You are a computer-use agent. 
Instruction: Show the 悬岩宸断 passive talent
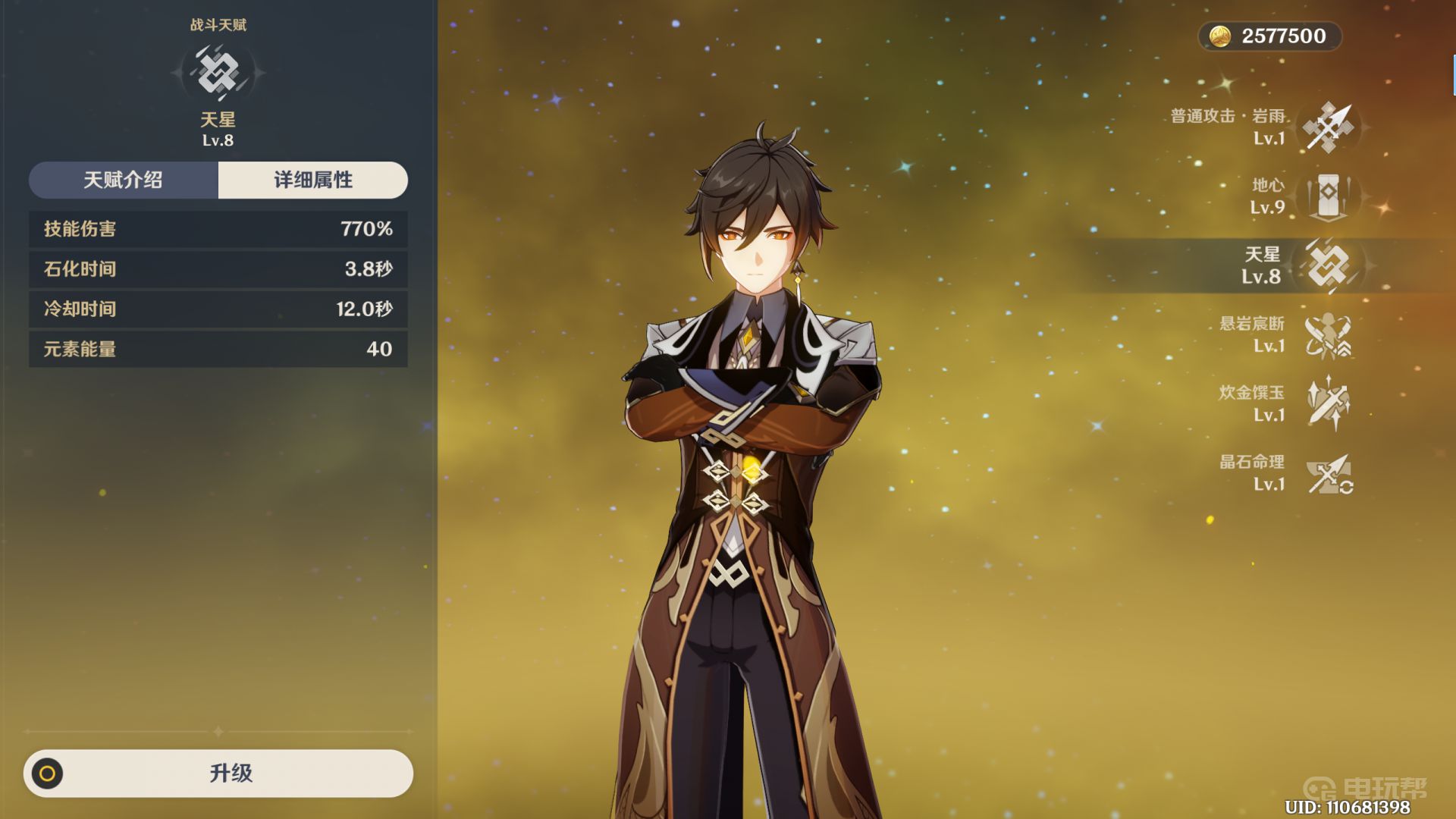click(x=1328, y=335)
